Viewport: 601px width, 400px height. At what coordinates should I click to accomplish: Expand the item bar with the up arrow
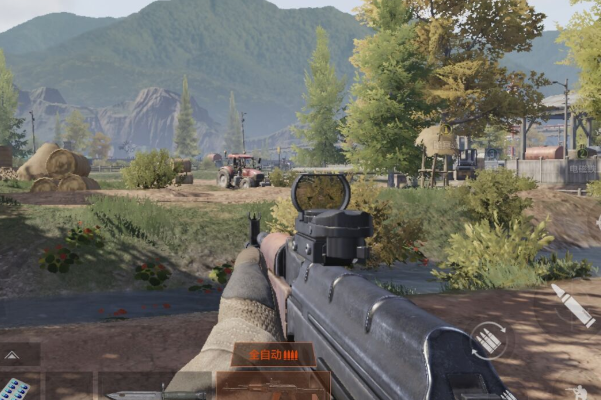point(12,354)
